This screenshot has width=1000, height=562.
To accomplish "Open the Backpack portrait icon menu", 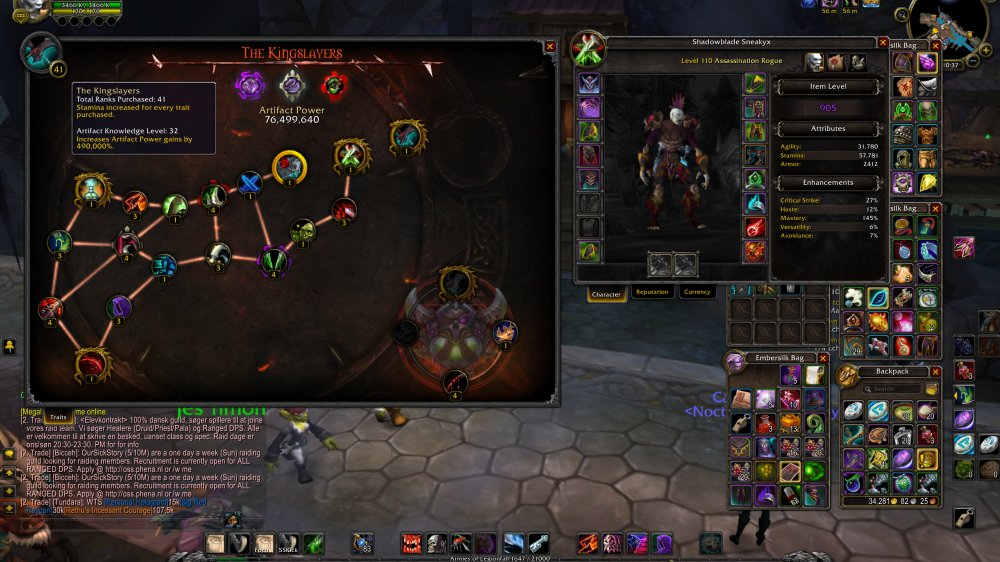I will pyautogui.click(x=847, y=376).
